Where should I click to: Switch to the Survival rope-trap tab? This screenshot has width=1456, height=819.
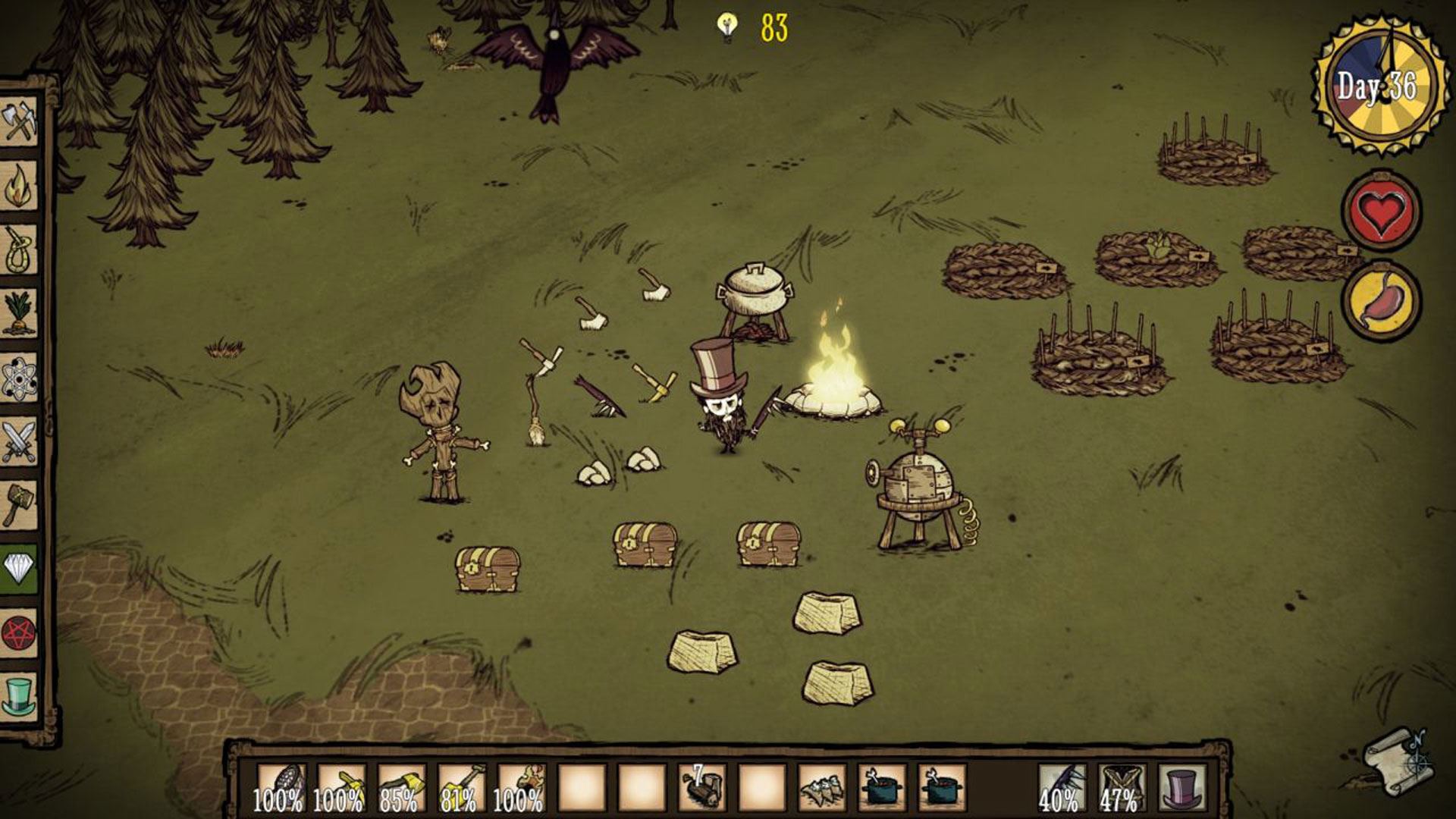tap(20, 249)
